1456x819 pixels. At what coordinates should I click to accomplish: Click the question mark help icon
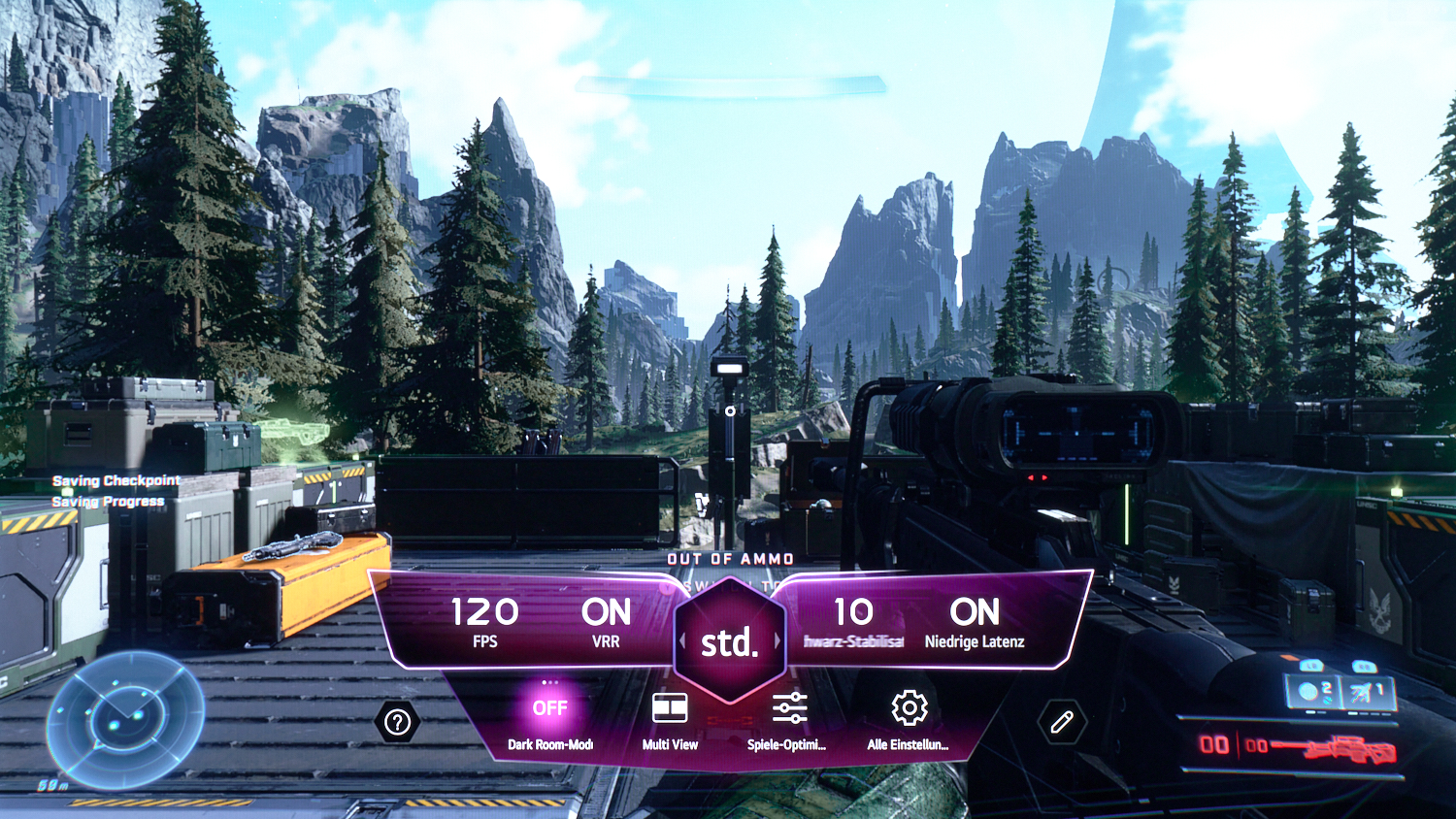(397, 722)
